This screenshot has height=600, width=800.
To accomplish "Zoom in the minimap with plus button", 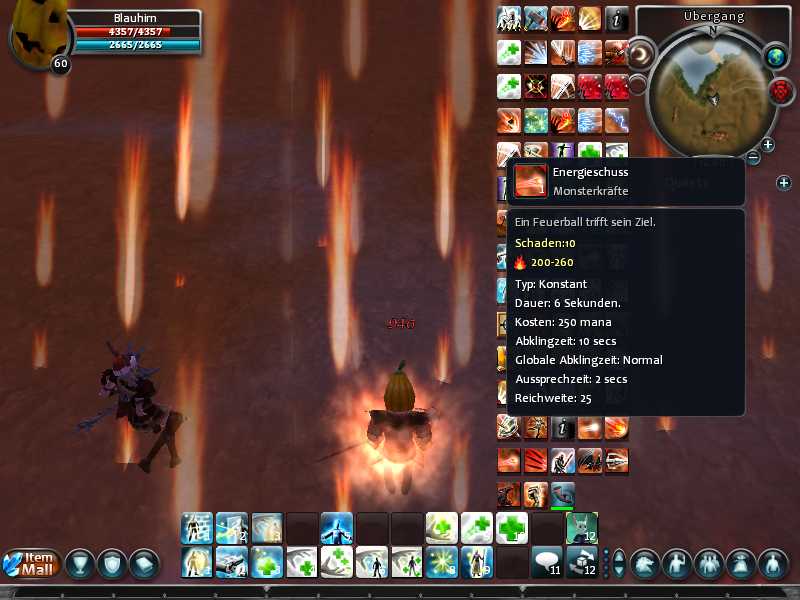I will pyautogui.click(x=768, y=145).
